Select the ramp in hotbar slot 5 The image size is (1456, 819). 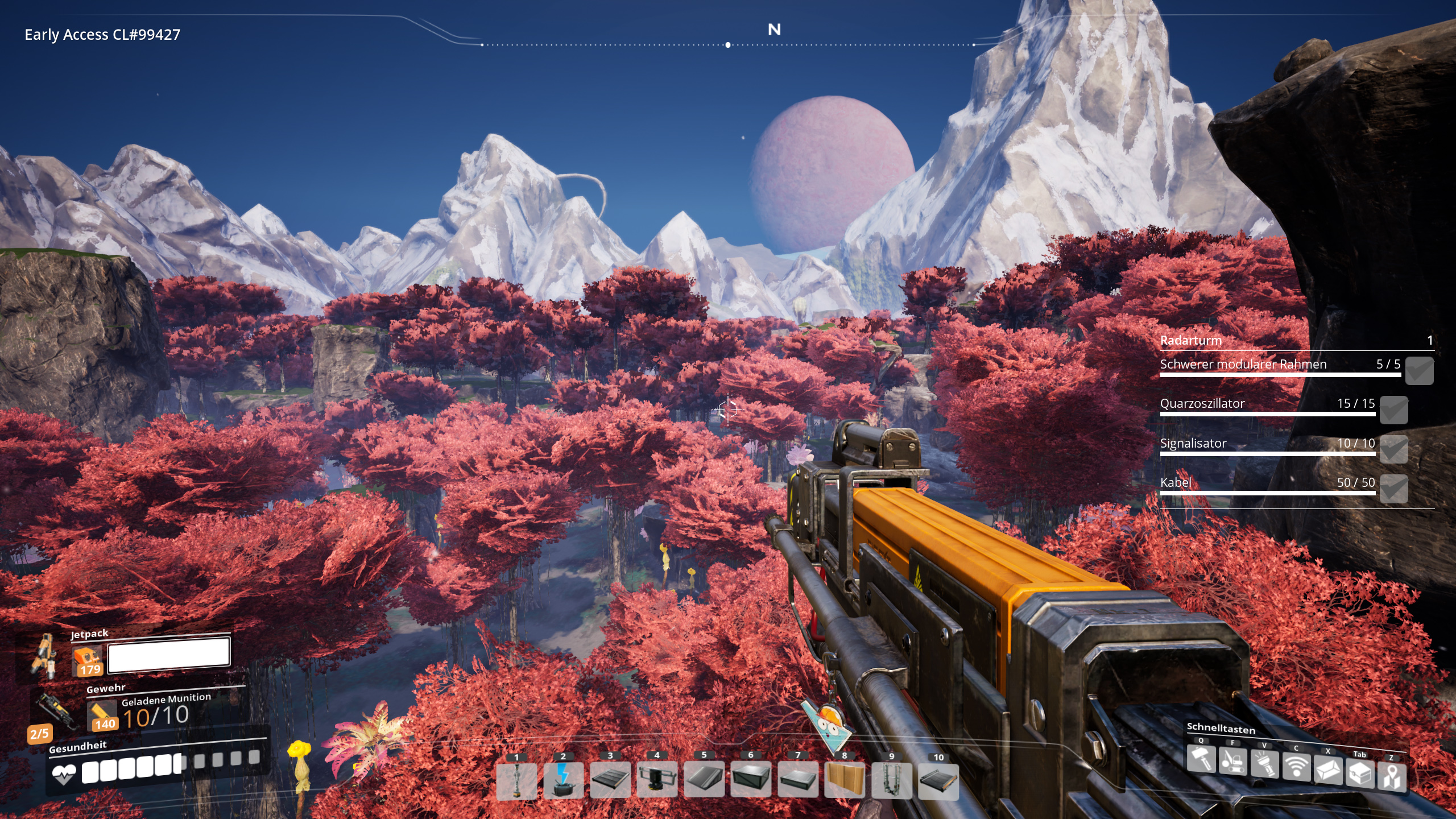click(x=704, y=780)
